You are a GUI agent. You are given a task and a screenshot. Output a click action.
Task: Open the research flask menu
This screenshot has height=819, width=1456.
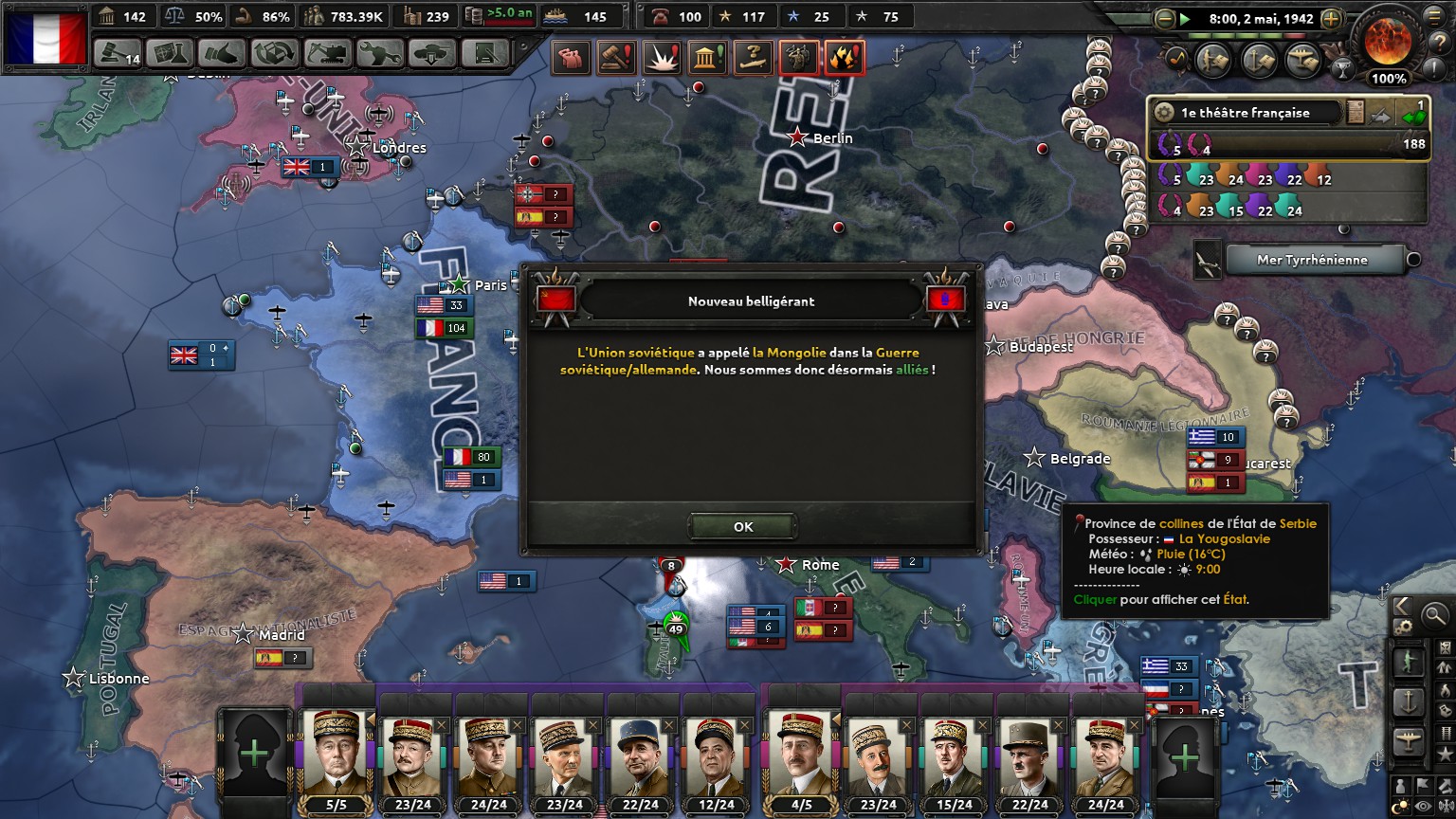coord(170,53)
